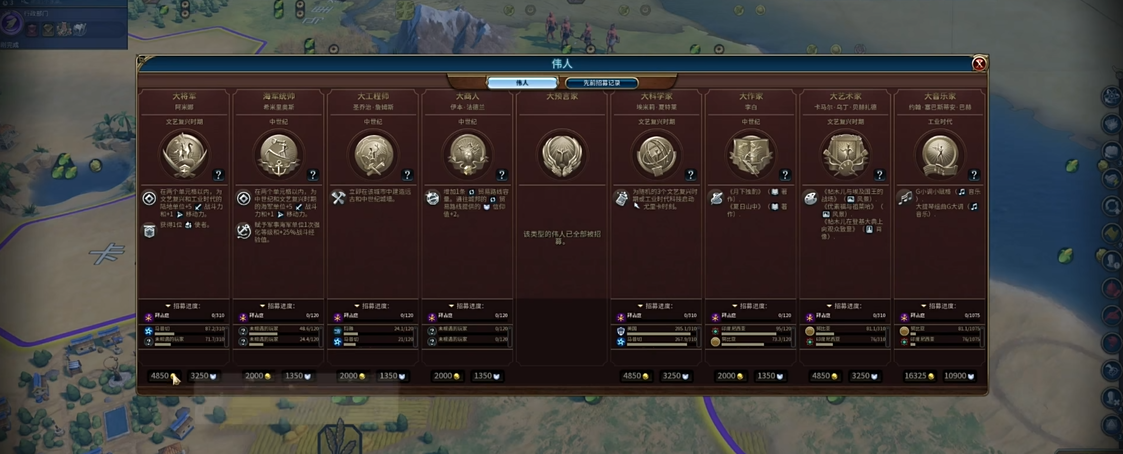
Task: Close the Great People window
Action: [979, 64]
